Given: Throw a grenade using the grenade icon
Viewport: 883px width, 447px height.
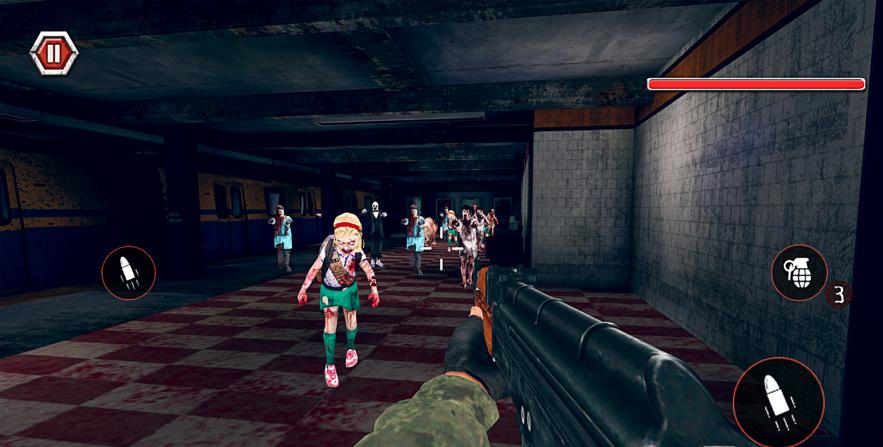Looking at the screenshot, I should click(799, 273).
